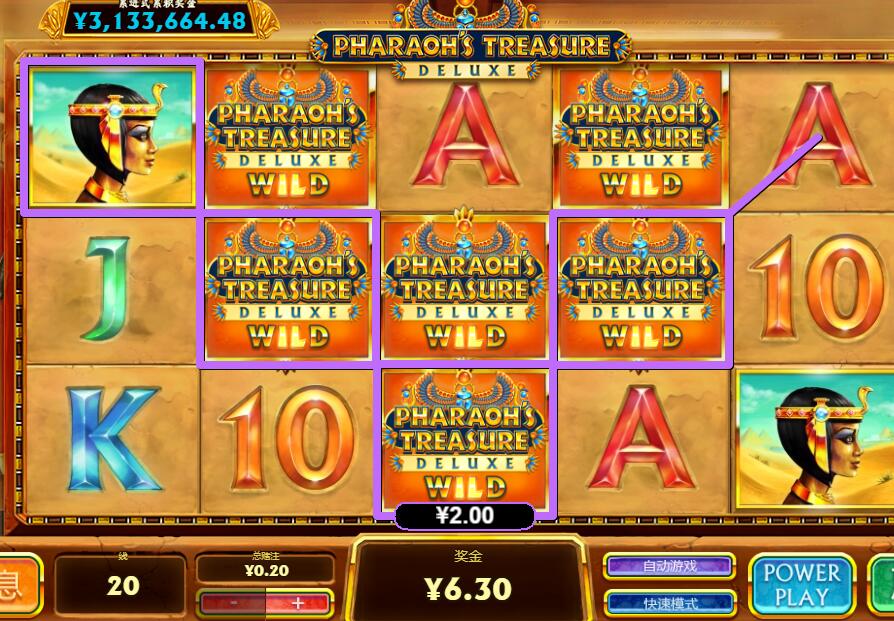Decrease total bet with the minus button
Image resolution: width=894 pixels, height=621 pixels.
[x=233, y=603]
